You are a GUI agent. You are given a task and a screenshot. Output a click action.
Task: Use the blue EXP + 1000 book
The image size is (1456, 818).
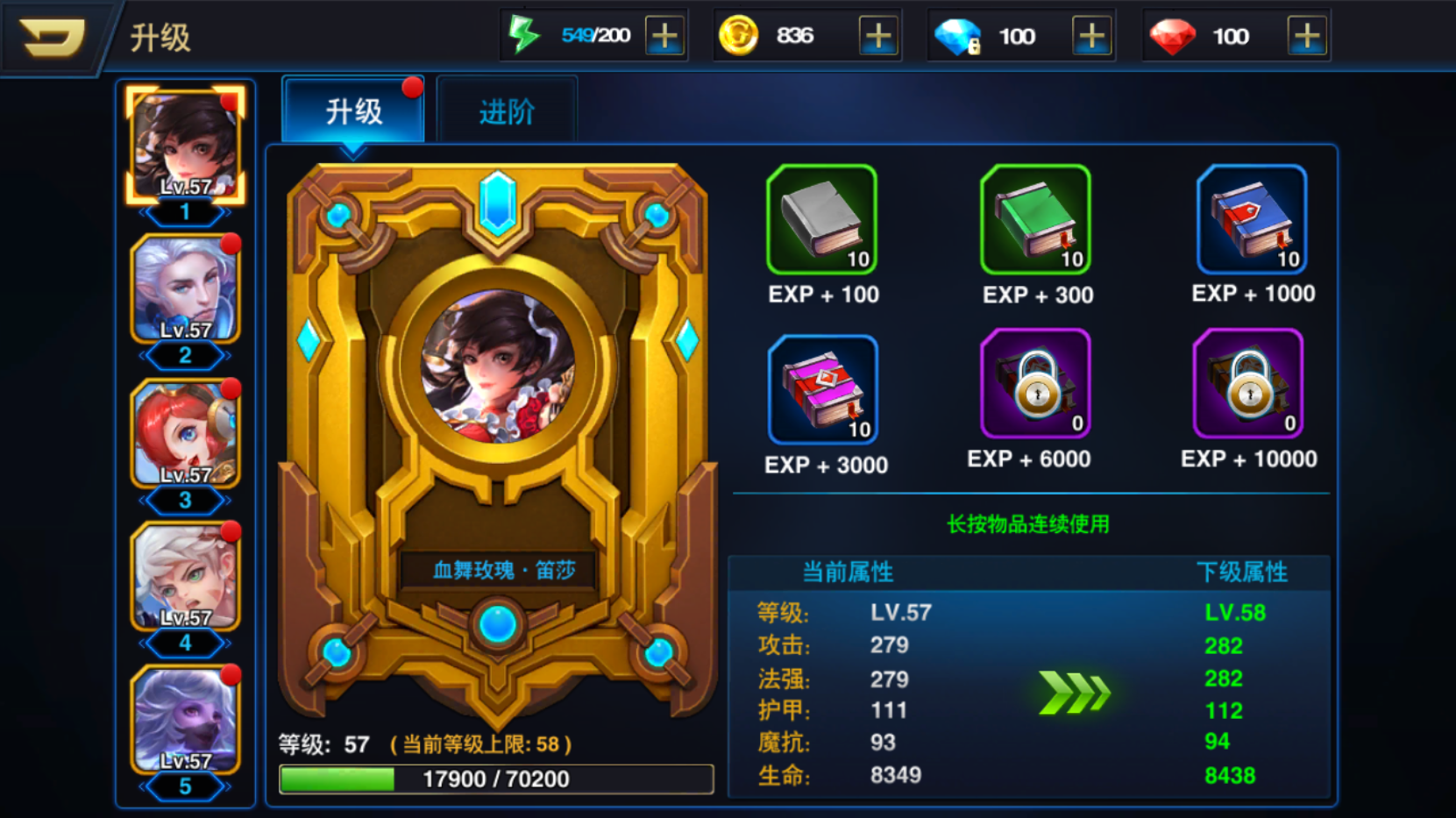click(x=1252, y=220)
